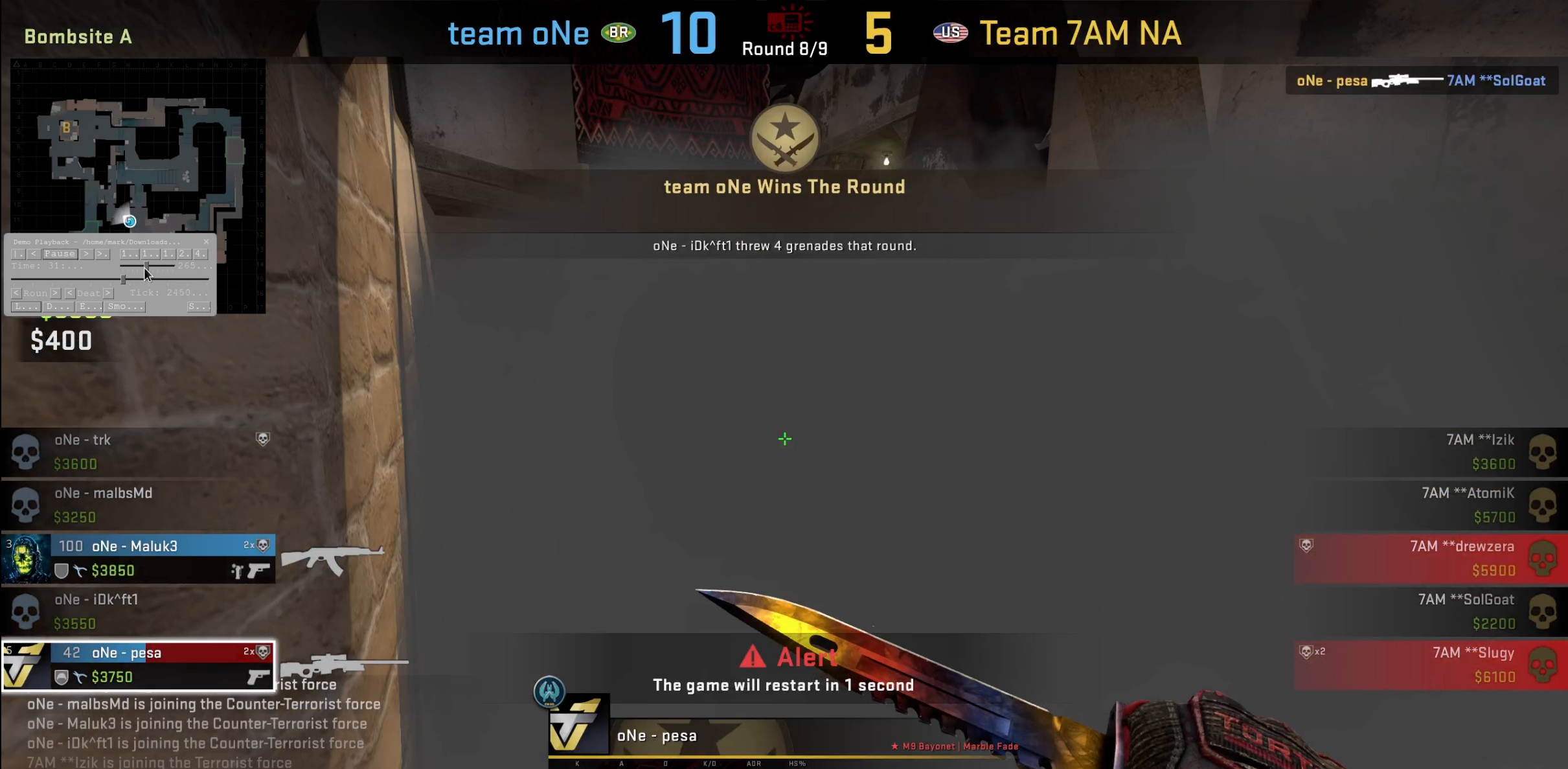Click the Terrorist win badge above the round message

[x=784, y=138]
